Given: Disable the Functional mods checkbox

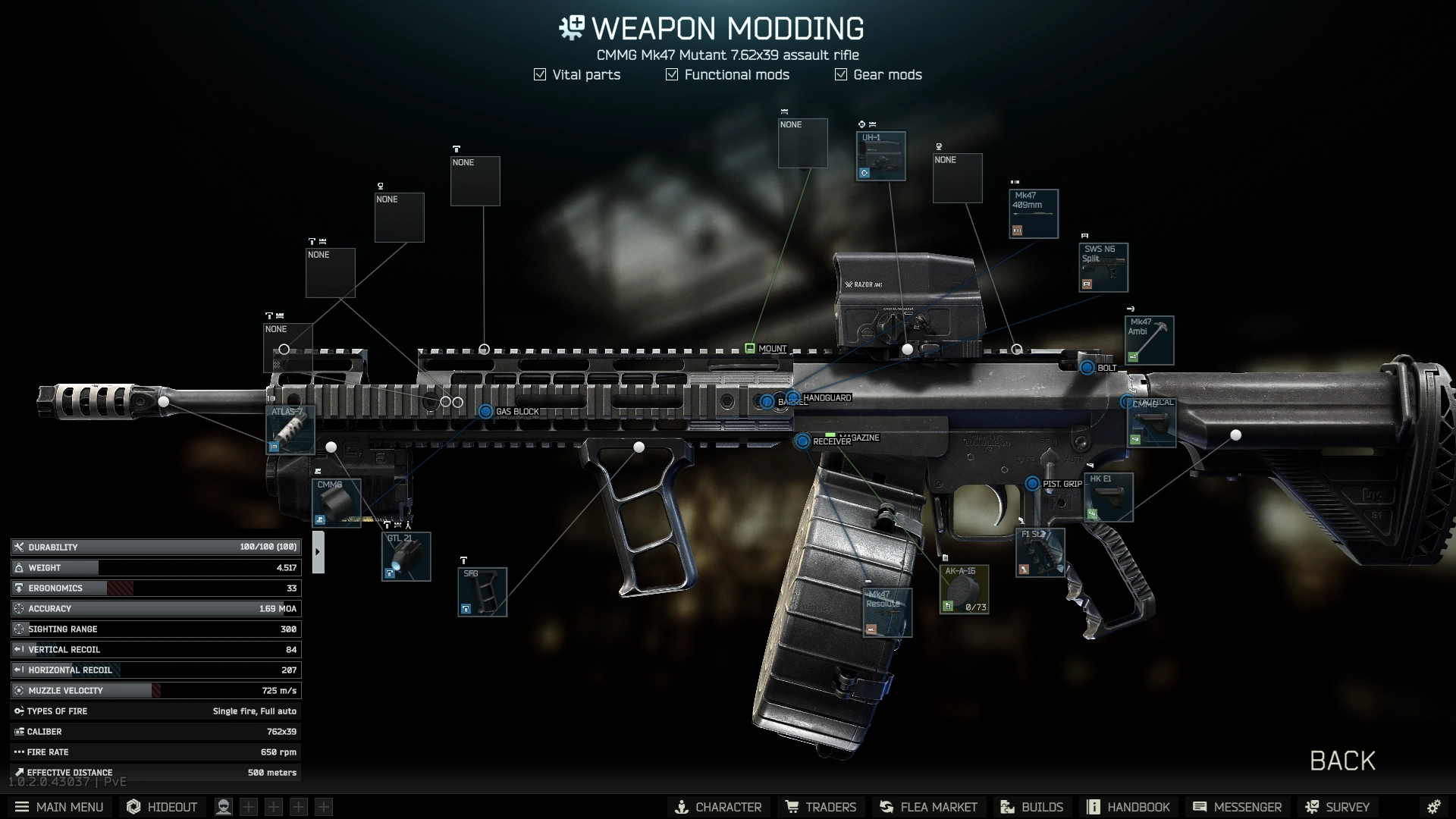Looking at the screenshot, I should 670,74.
